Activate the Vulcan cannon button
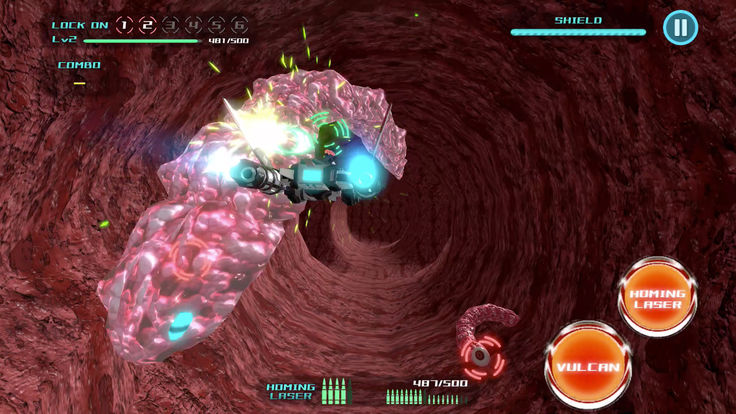 point(588,366)
